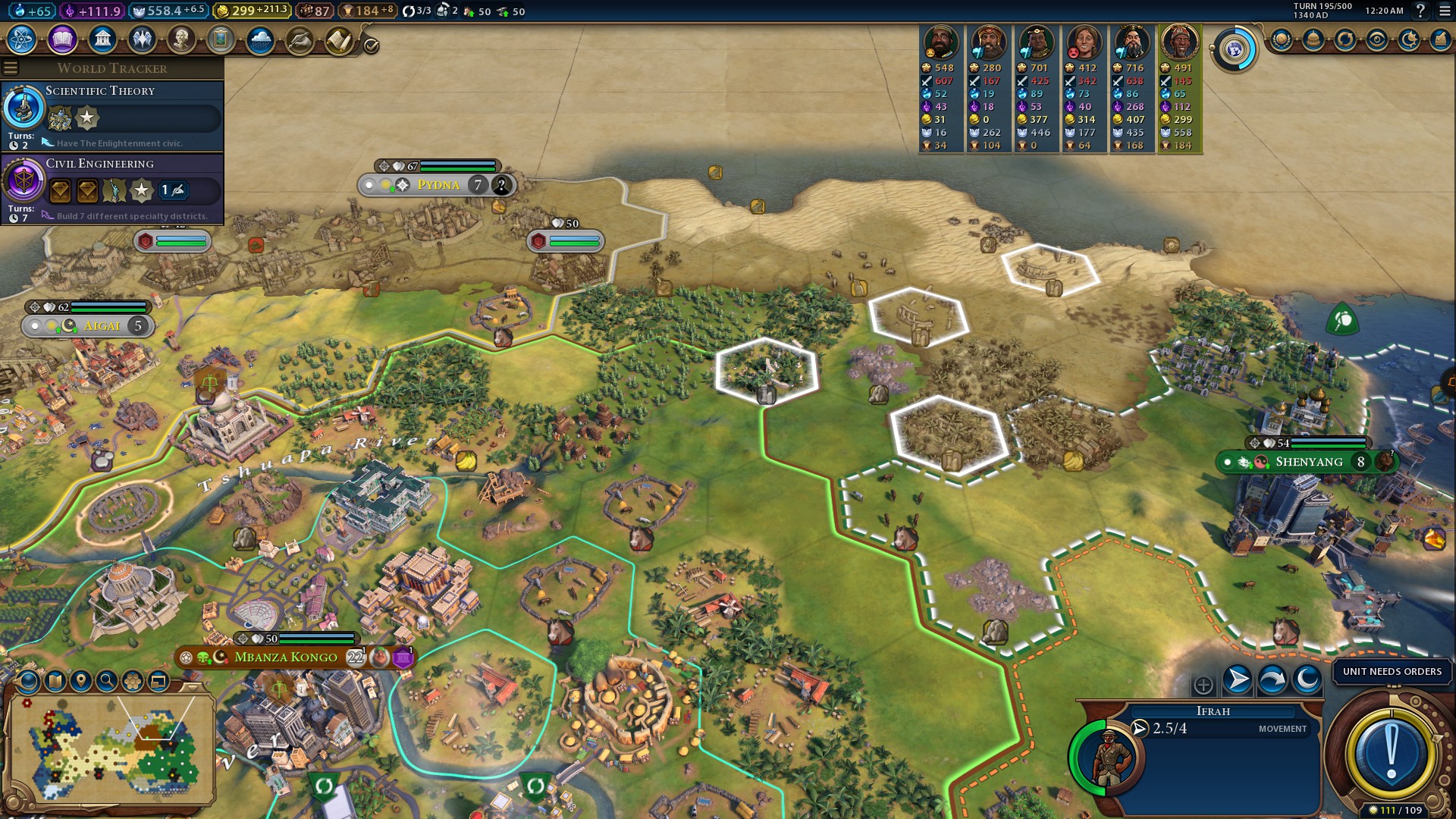Image resolution: width=1456 pixels, height=819 pixels.
Task: Open the World Tracker menu button
Action: point(11,68)
